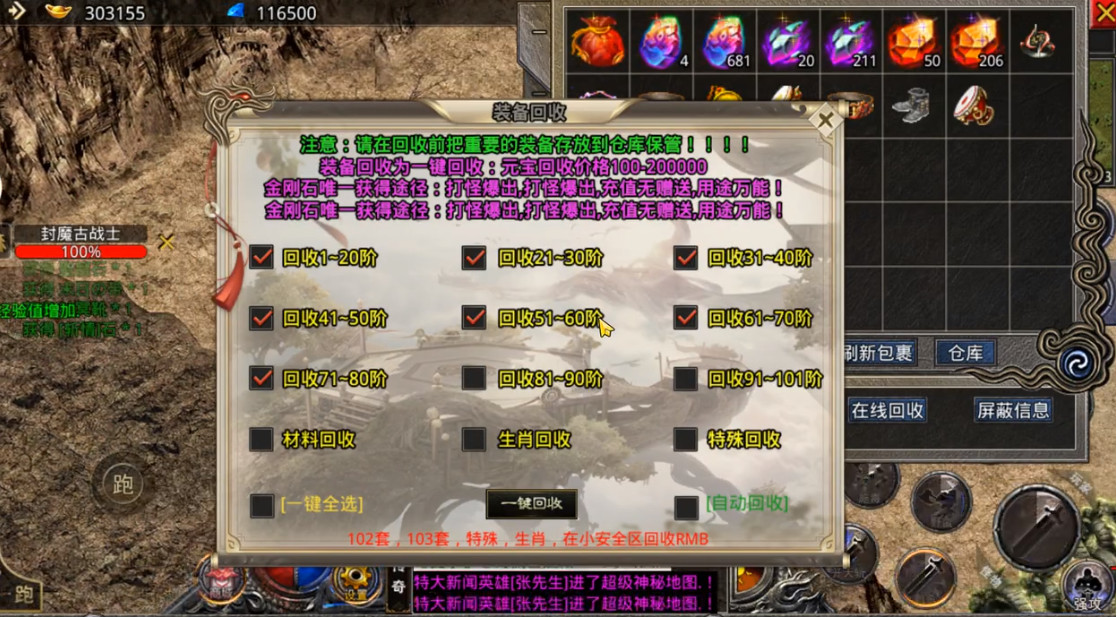
Task: Select the red pouch inventory item
Action: click(597, 42)
